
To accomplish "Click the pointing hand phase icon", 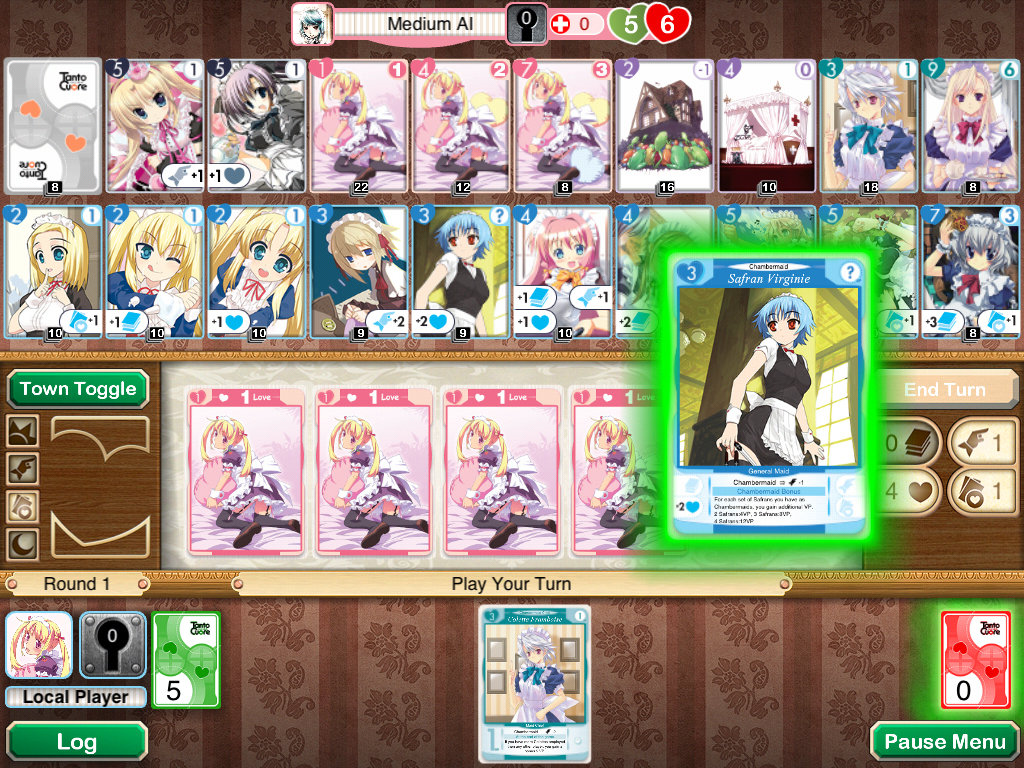I will click(x=23, y=469).
